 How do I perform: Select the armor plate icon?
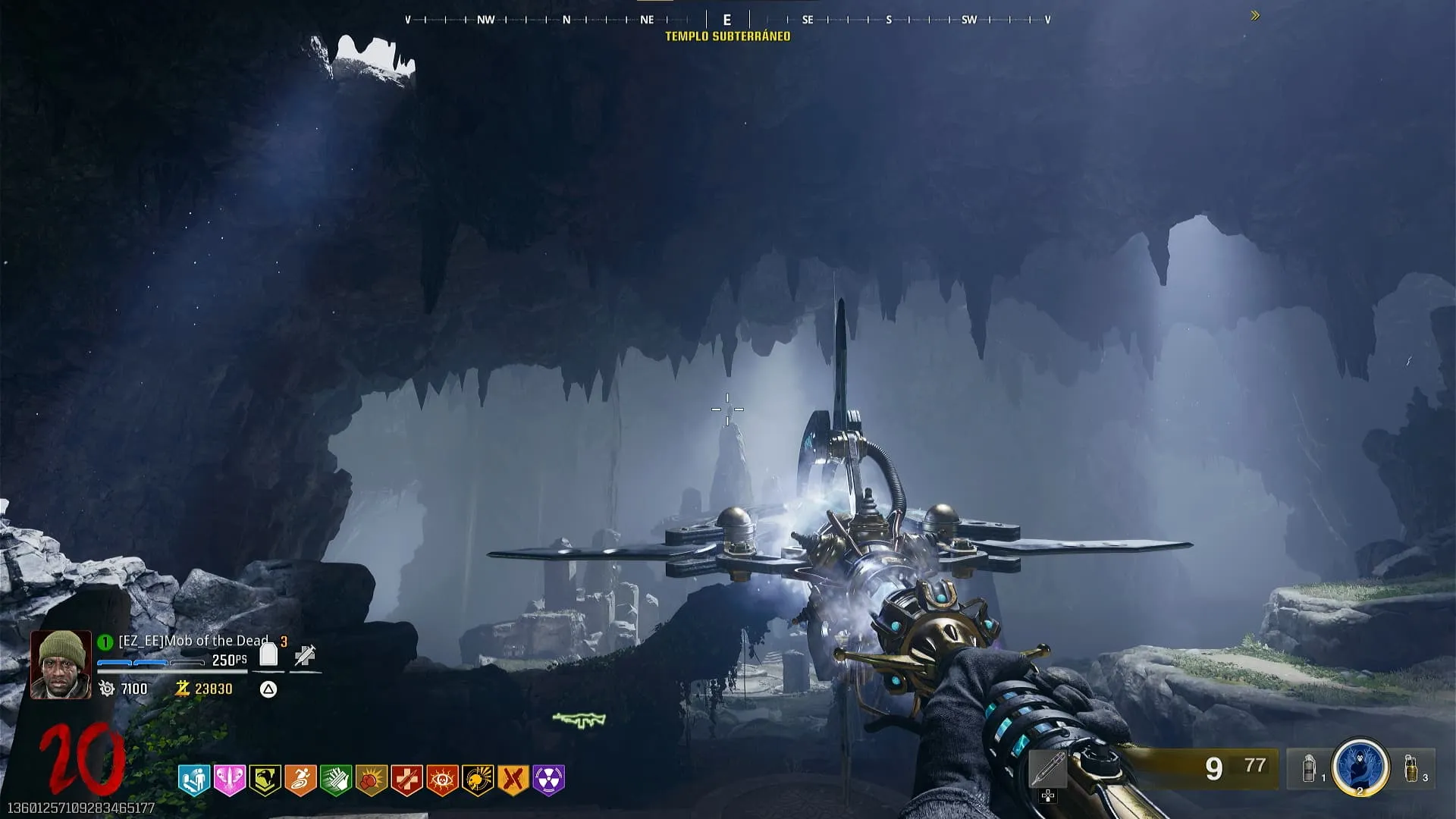pyautogui.click(x=268, y=654)
